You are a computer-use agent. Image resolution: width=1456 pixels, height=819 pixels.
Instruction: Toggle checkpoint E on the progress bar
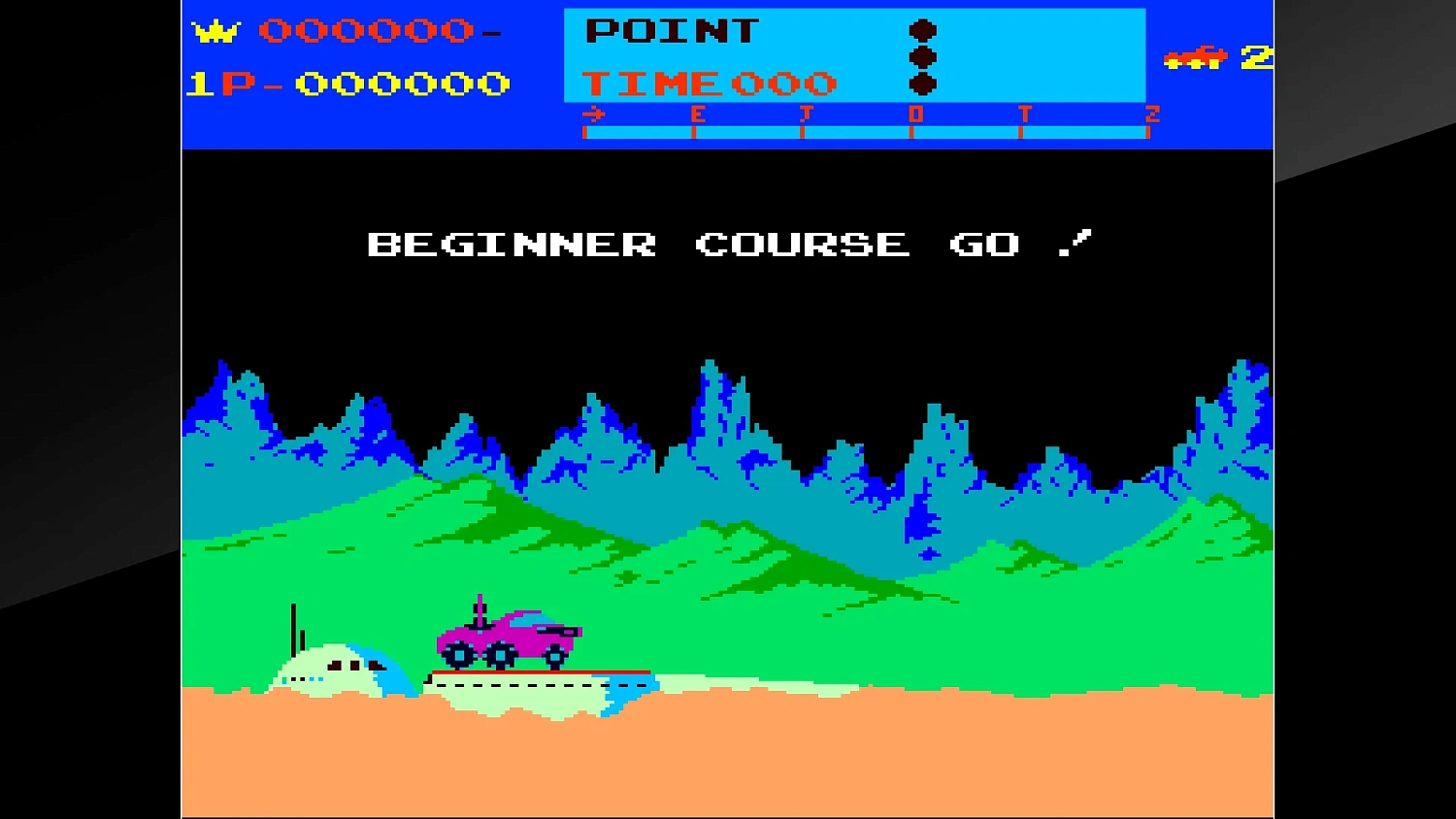[x=696, y=113]
